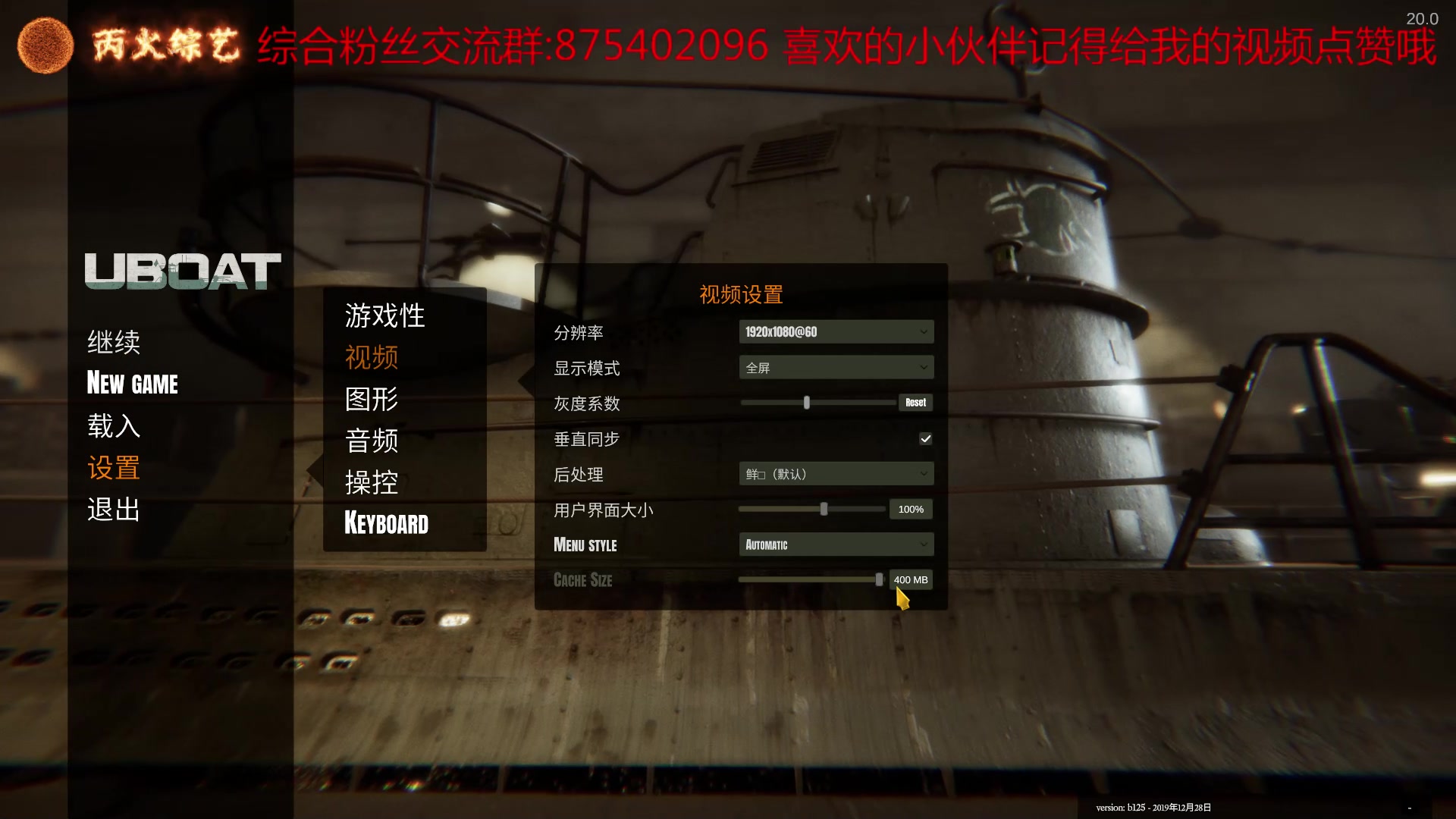Open the 分辨率 resolution dropdown
Image resolution: width=1456 pixels, height=819 pixels.
pos(836,331)
